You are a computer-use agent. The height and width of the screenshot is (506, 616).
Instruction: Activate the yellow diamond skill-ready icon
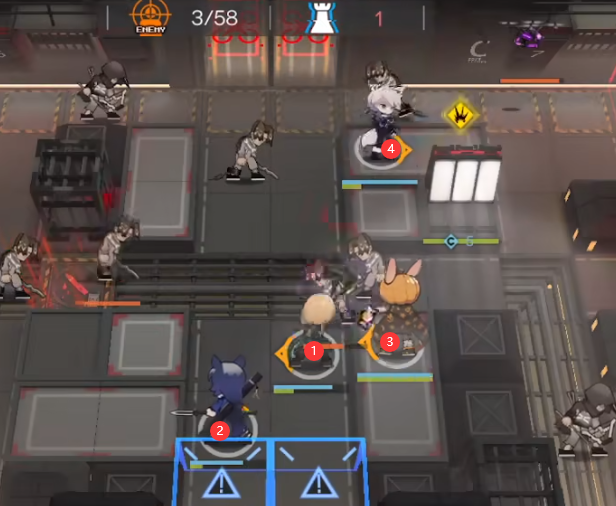click(x=459, y=112)
